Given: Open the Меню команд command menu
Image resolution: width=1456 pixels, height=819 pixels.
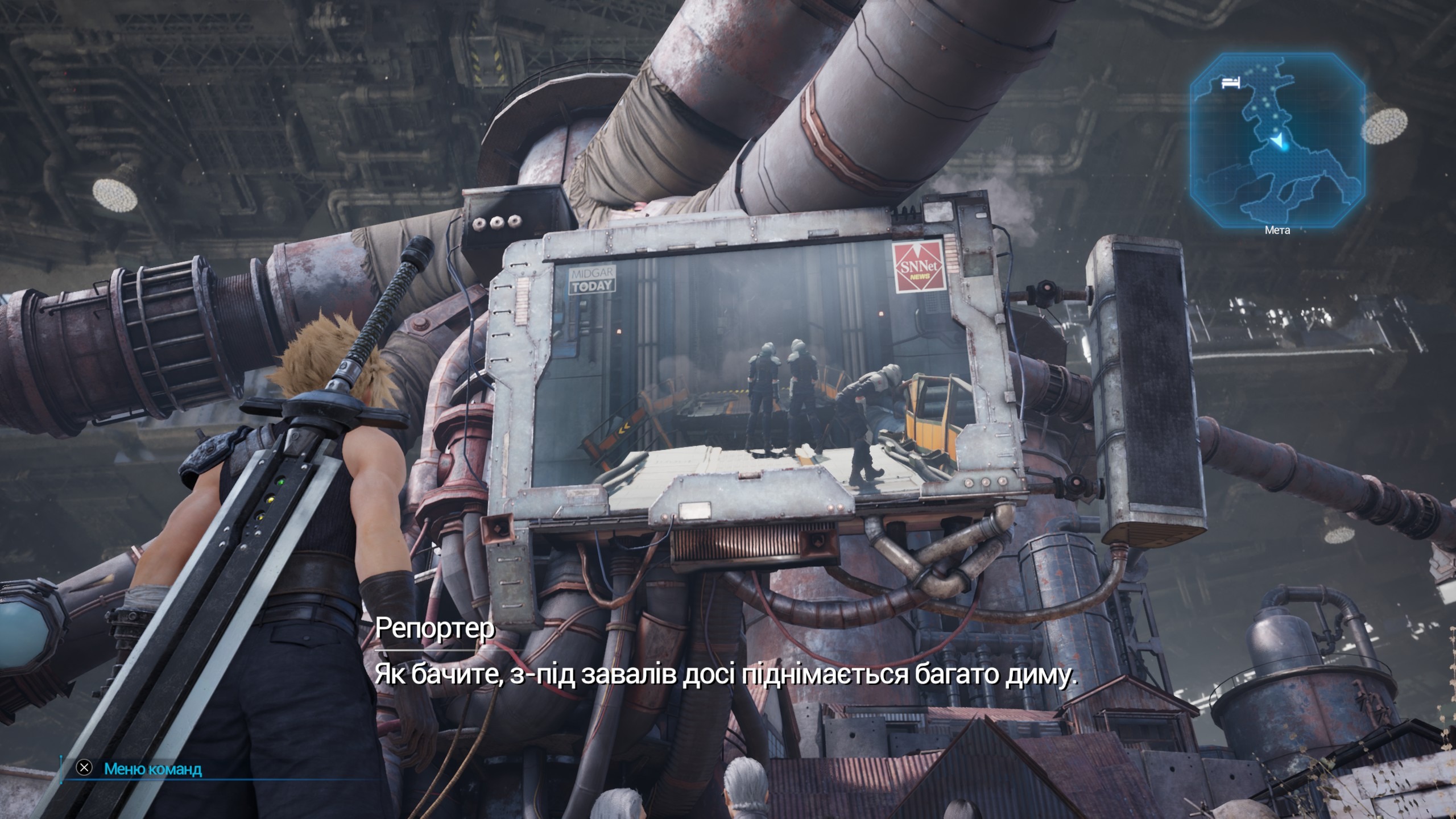Looking at the screenshot, I should [x=152, y=769].
